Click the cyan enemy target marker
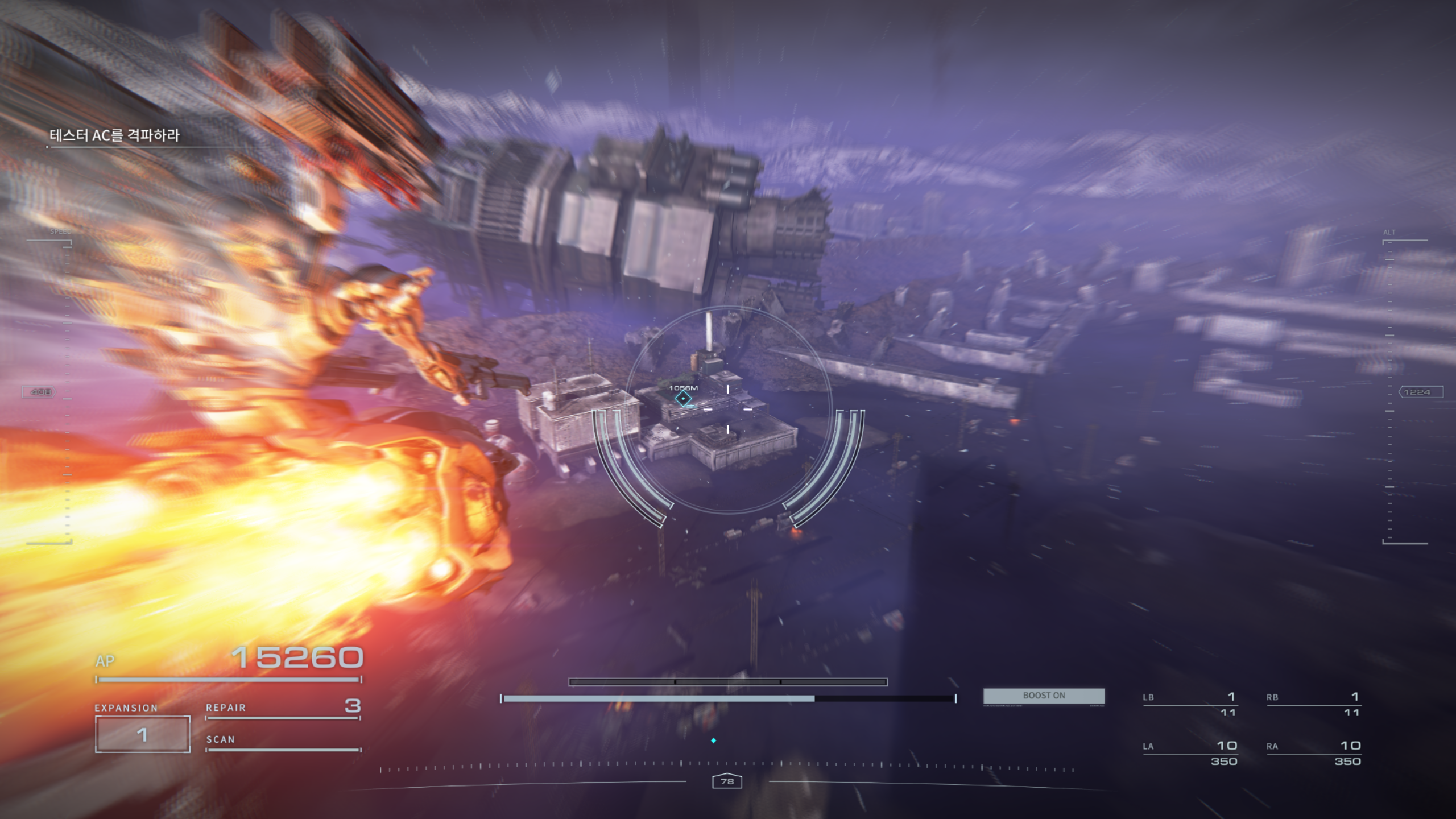Screen dimensions: 1456x819 pos(683,399)
